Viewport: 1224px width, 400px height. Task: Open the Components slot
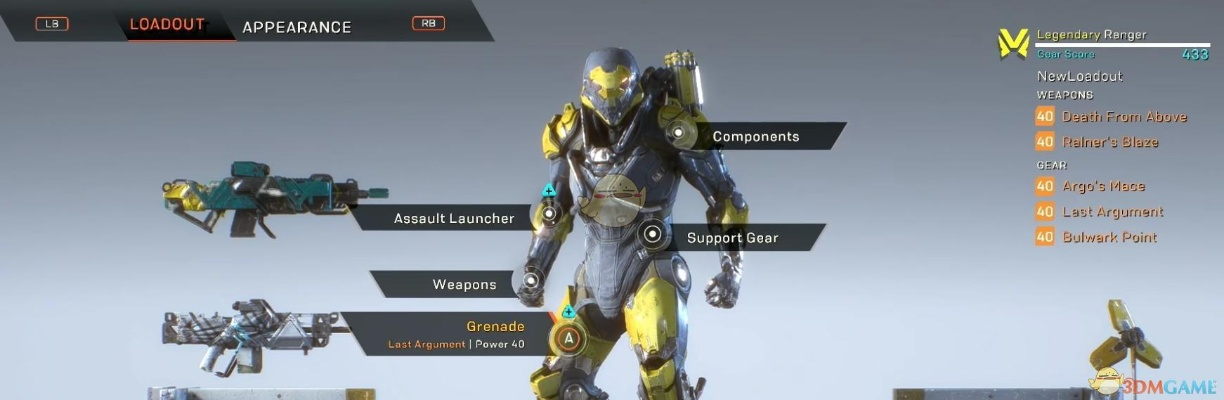755,136
